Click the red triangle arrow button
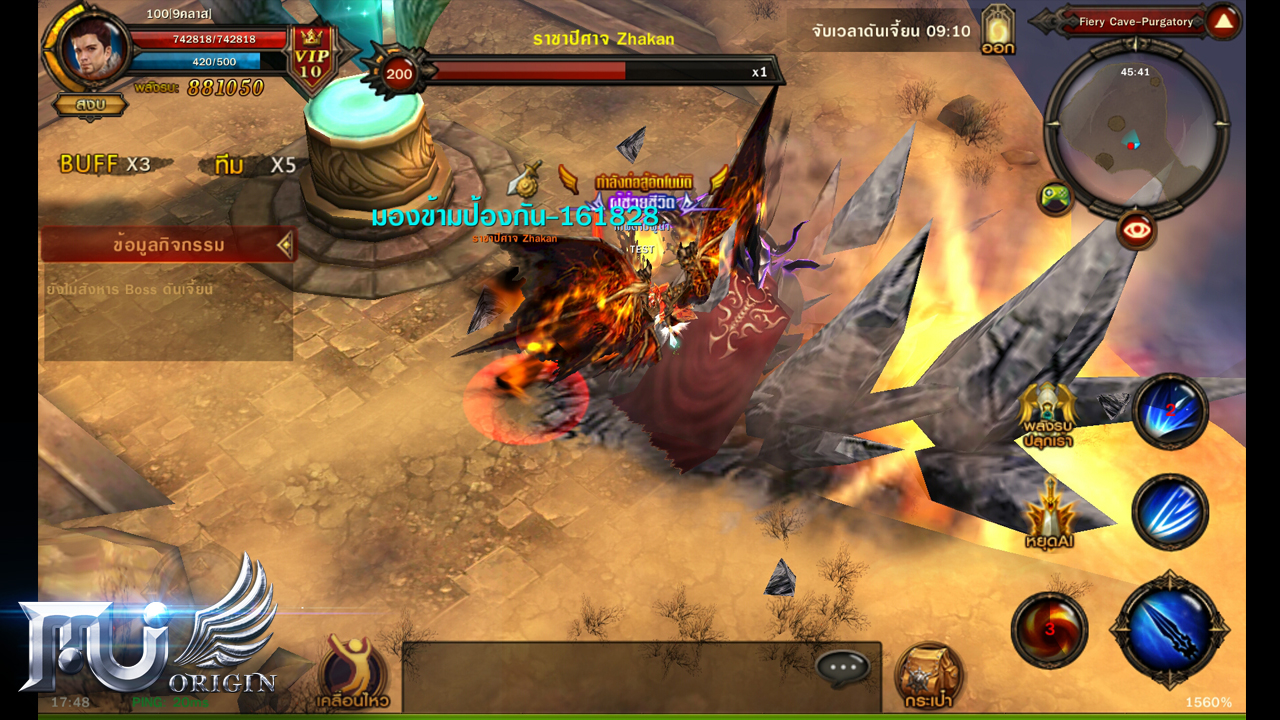The width and height of the screenshot is (1280, 720). point(1222,21)
